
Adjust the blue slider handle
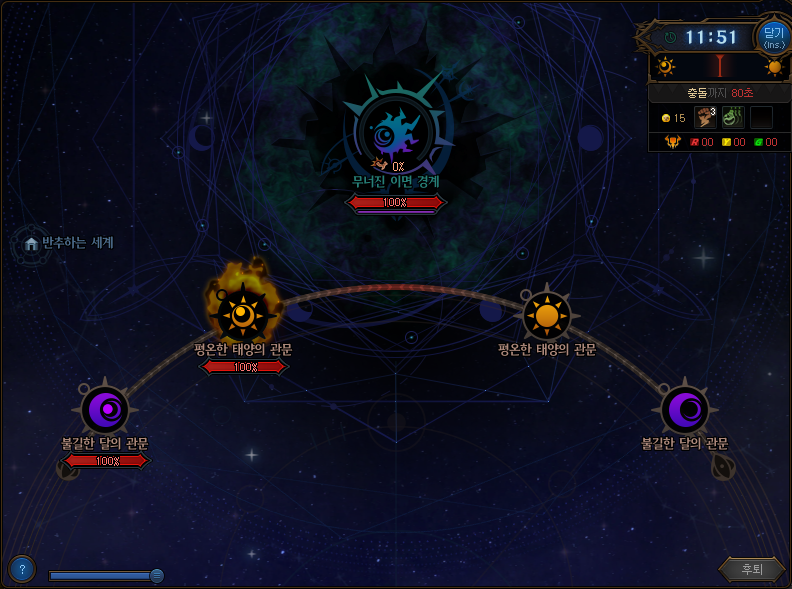157,575
